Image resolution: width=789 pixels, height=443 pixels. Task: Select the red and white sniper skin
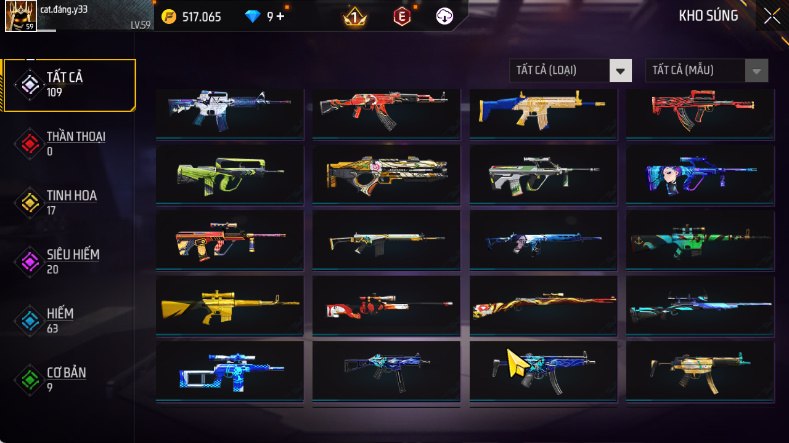(x=386, y=304)
